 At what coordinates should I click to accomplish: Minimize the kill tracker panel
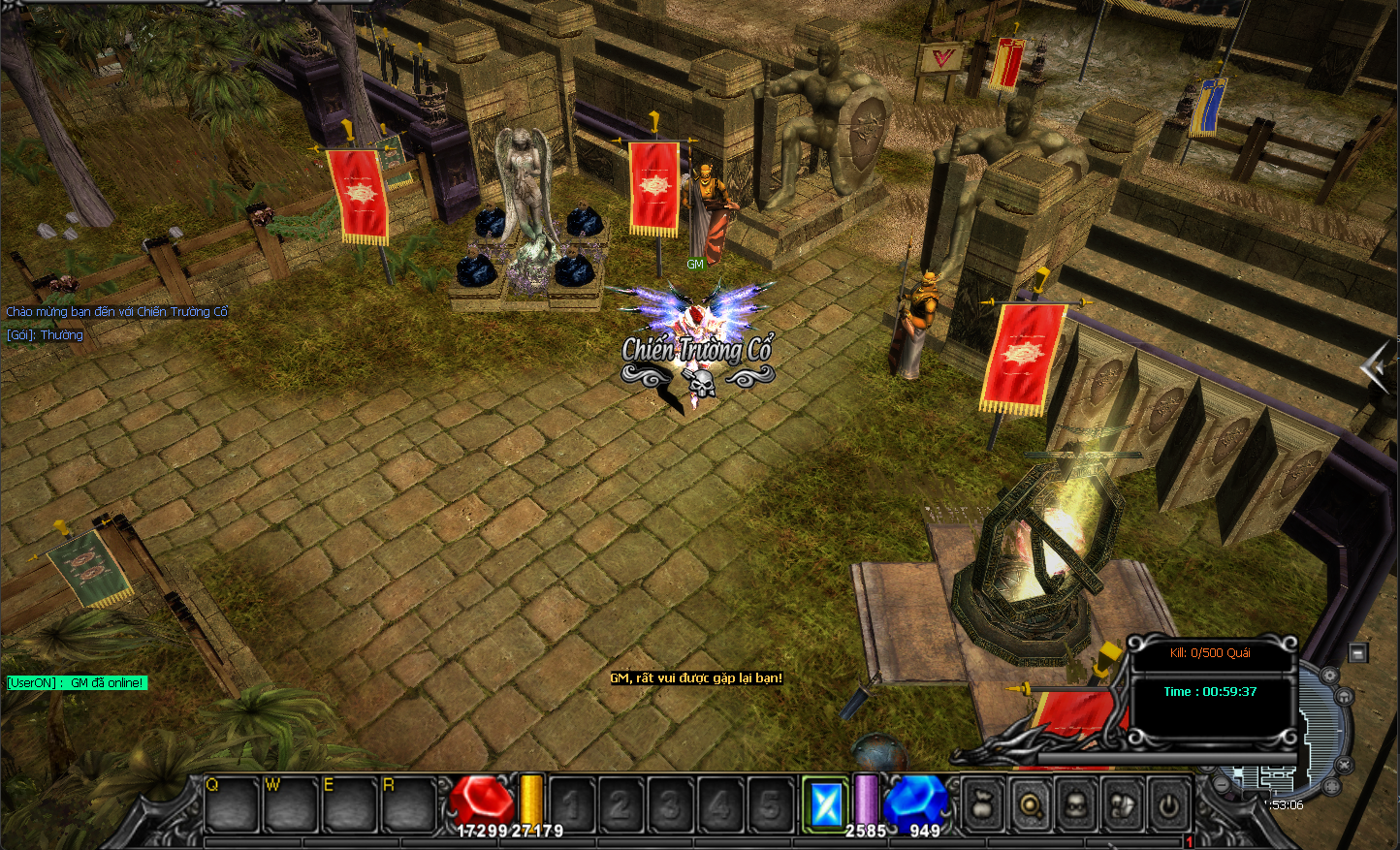coord(1357,652)
